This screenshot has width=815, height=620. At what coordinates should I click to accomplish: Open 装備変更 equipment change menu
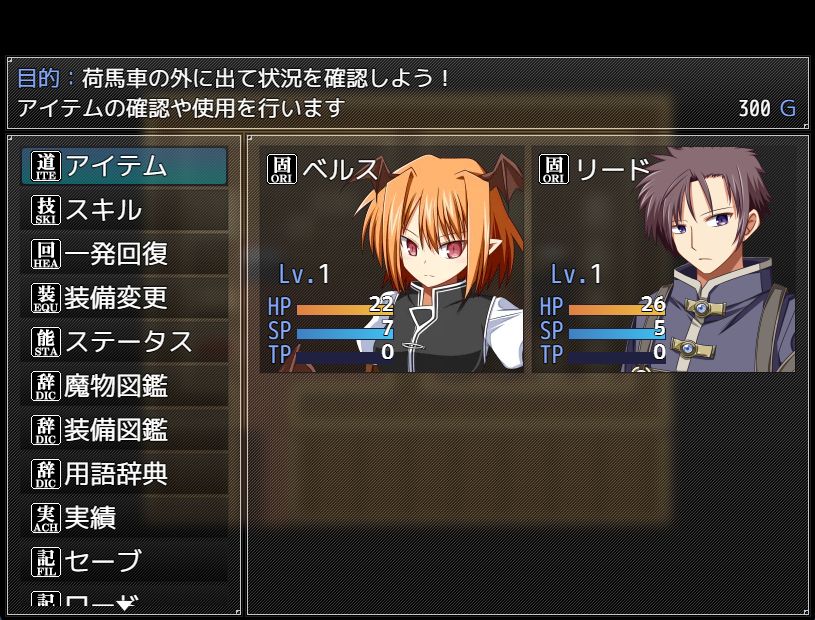(124, 298)
